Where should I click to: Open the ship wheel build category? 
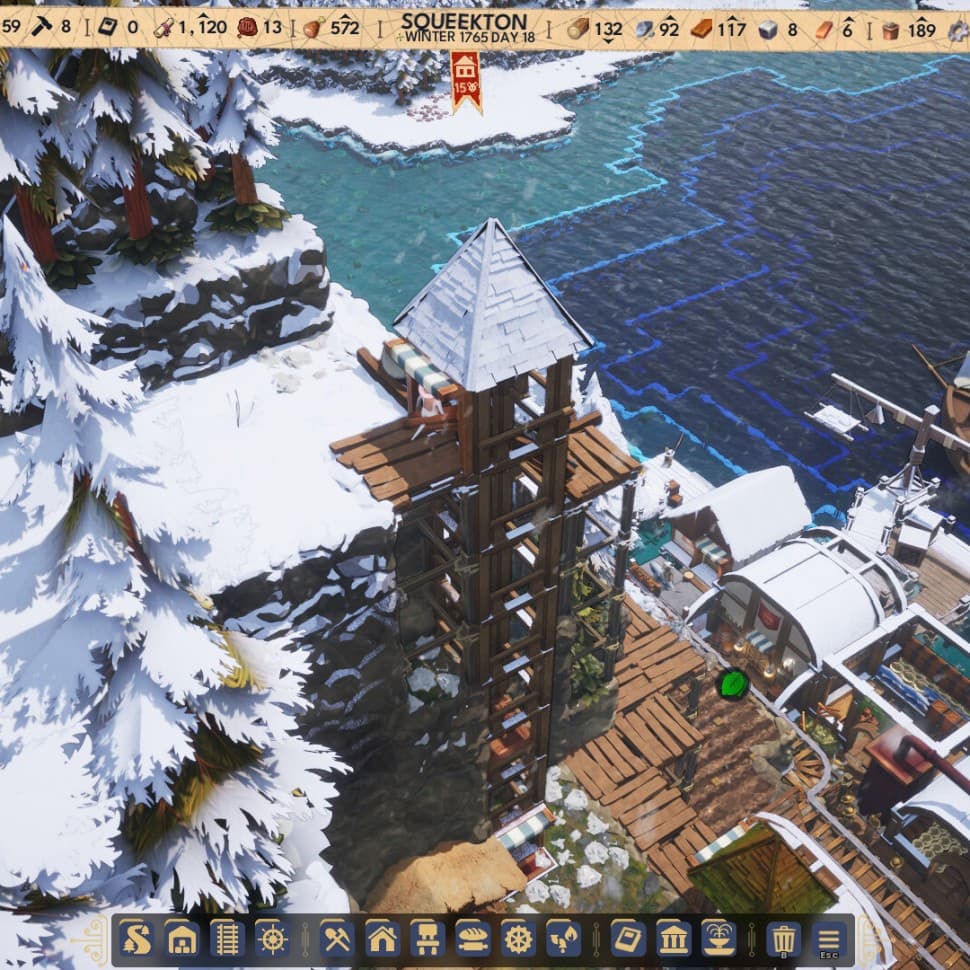[272, 939]
